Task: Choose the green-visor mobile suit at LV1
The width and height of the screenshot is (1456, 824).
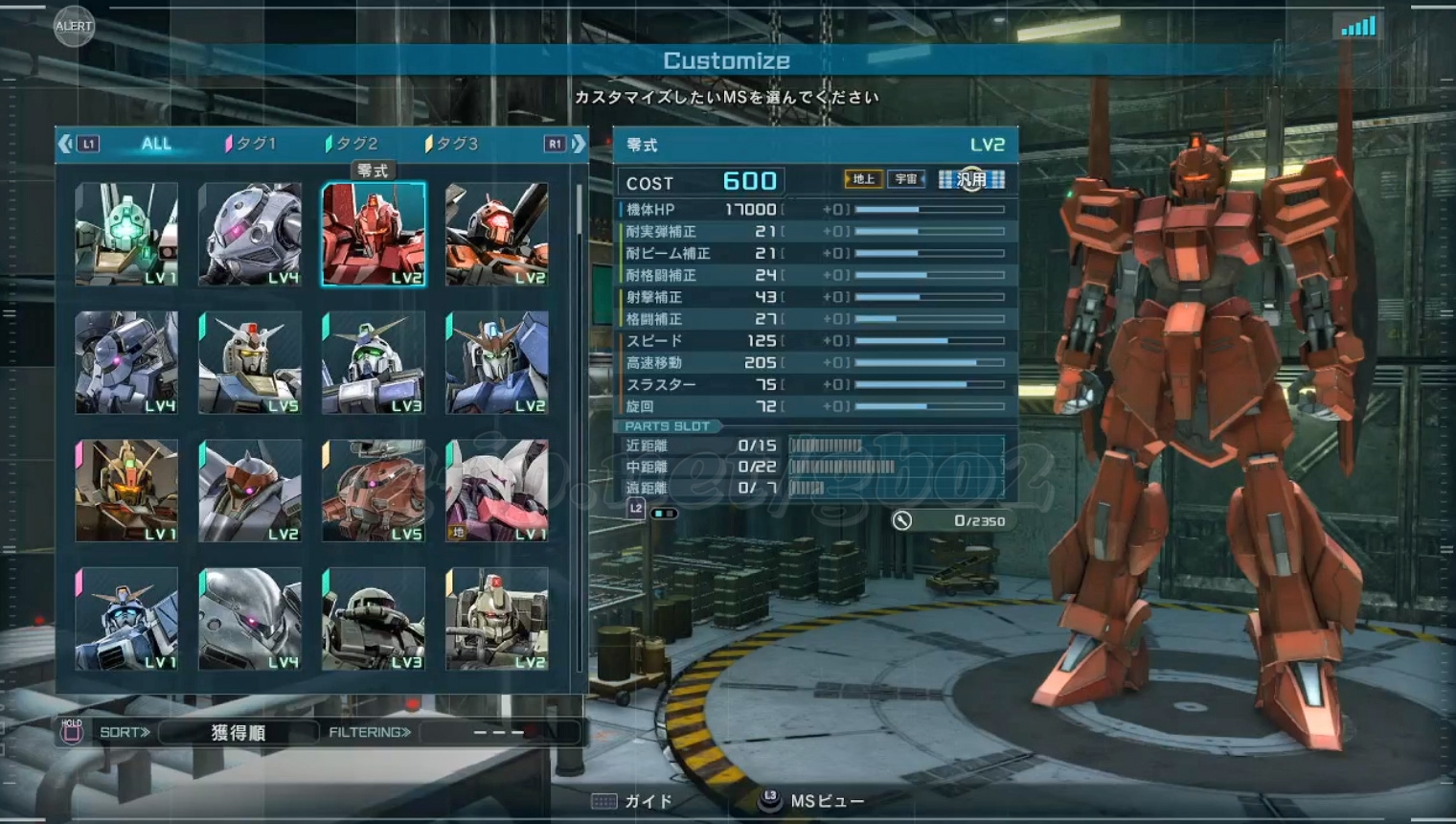Action: 126,235
